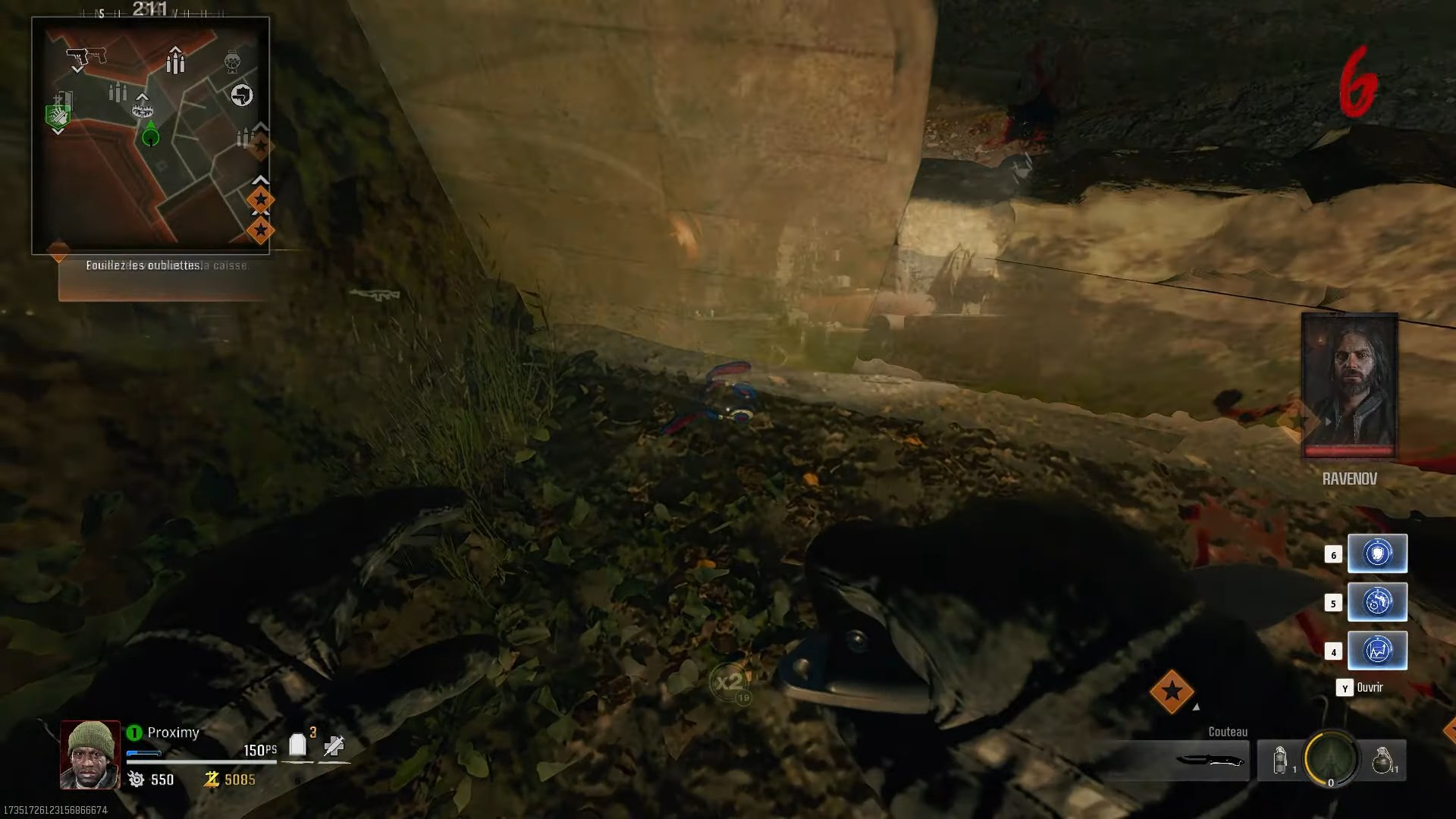Screen dimensions: 1456x819
Task: Click the small triangle beside the orange star marker
Action: [x=1196, y=708]
